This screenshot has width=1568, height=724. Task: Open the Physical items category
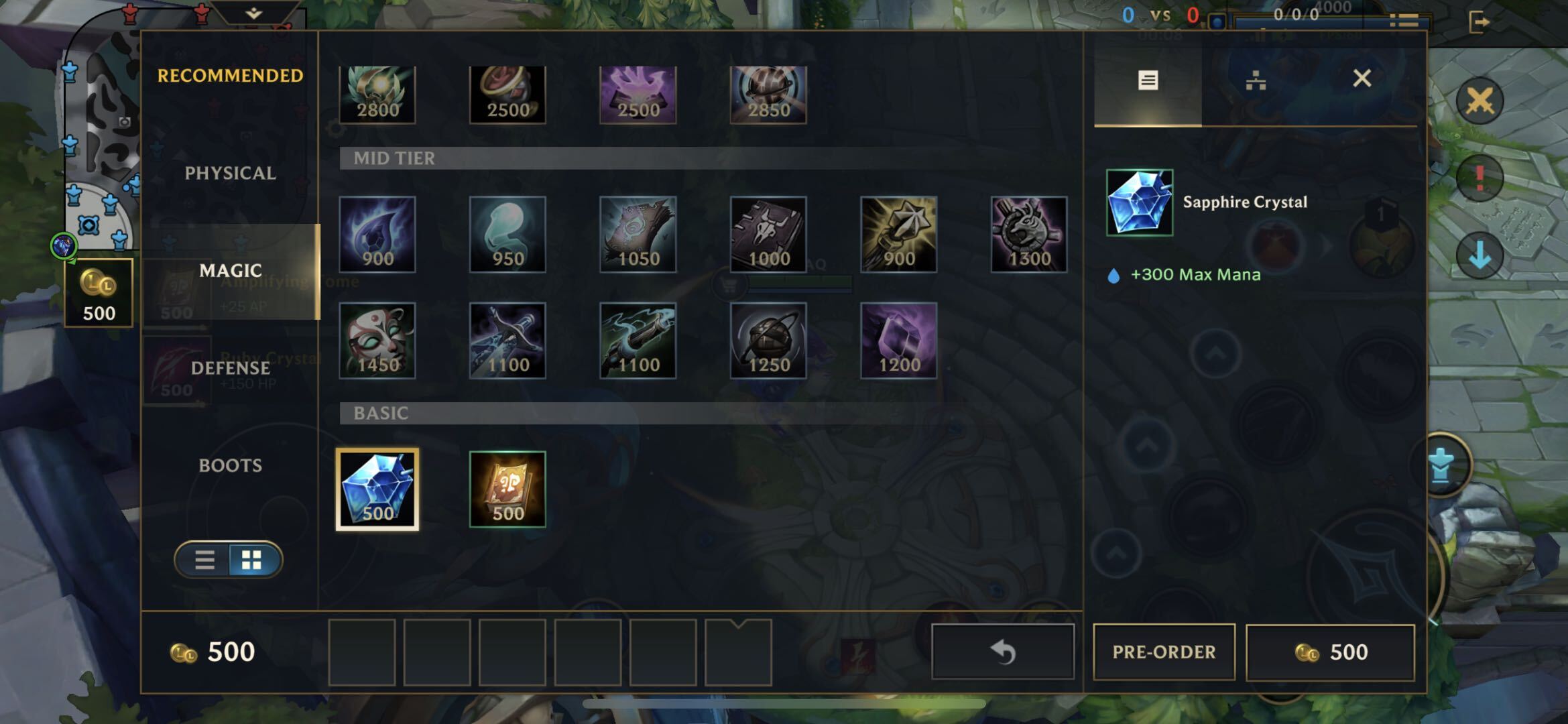tap(230, 173)
